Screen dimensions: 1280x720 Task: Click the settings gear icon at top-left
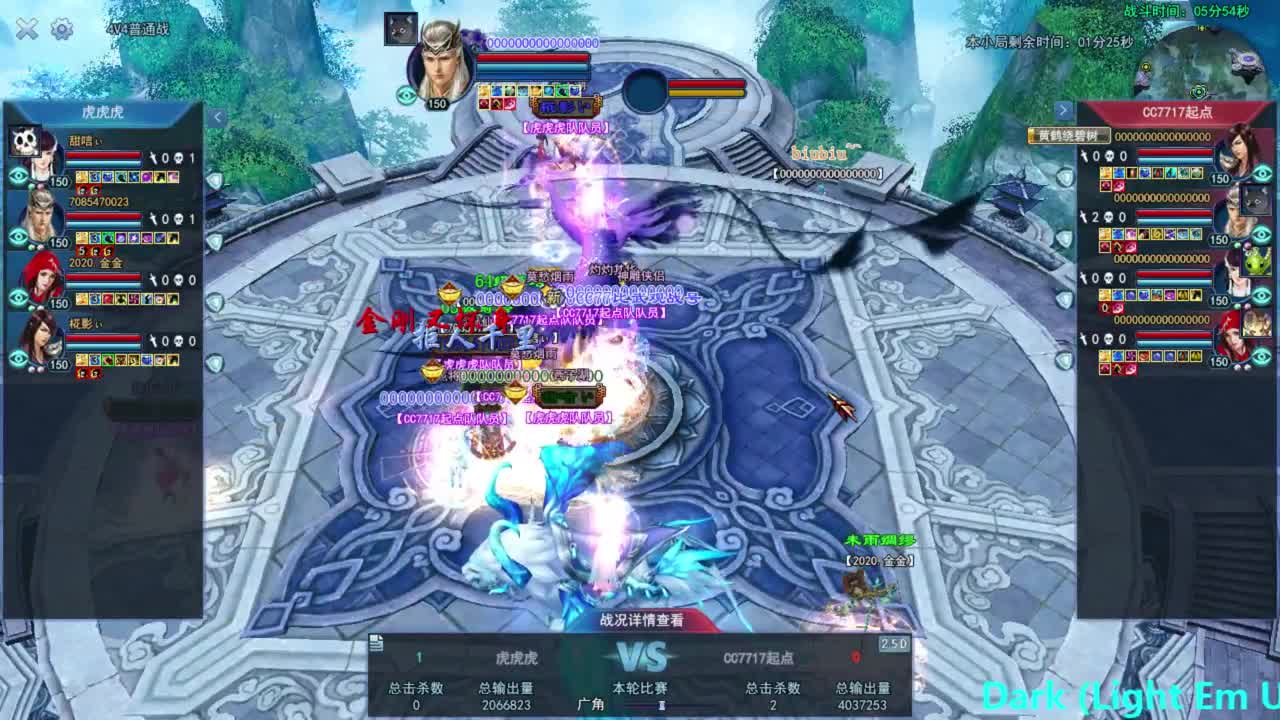pyautogui.click(x=60, y=30)
